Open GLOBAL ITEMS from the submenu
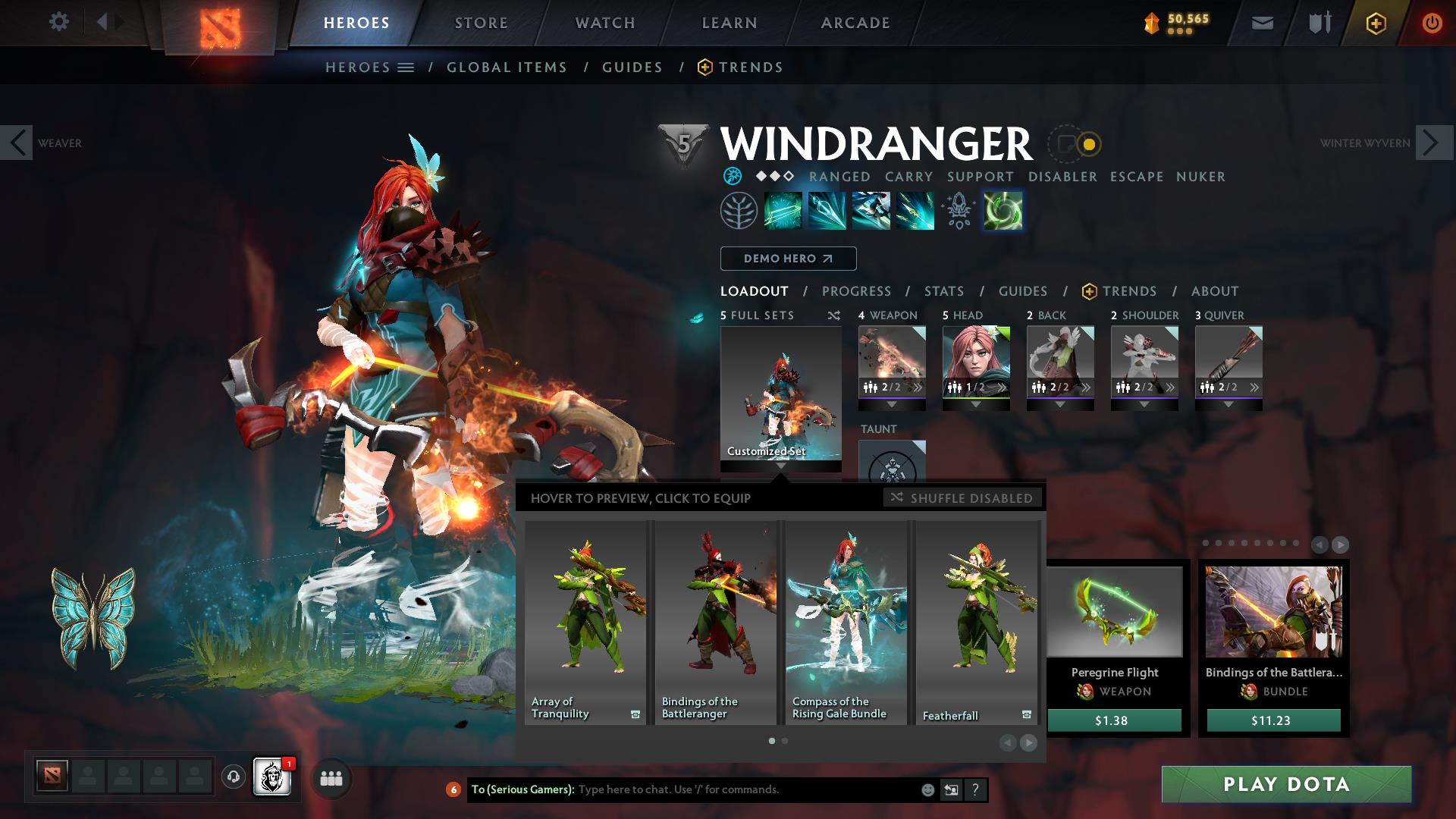The image size is (1456, 819). [x=507, y=67]
